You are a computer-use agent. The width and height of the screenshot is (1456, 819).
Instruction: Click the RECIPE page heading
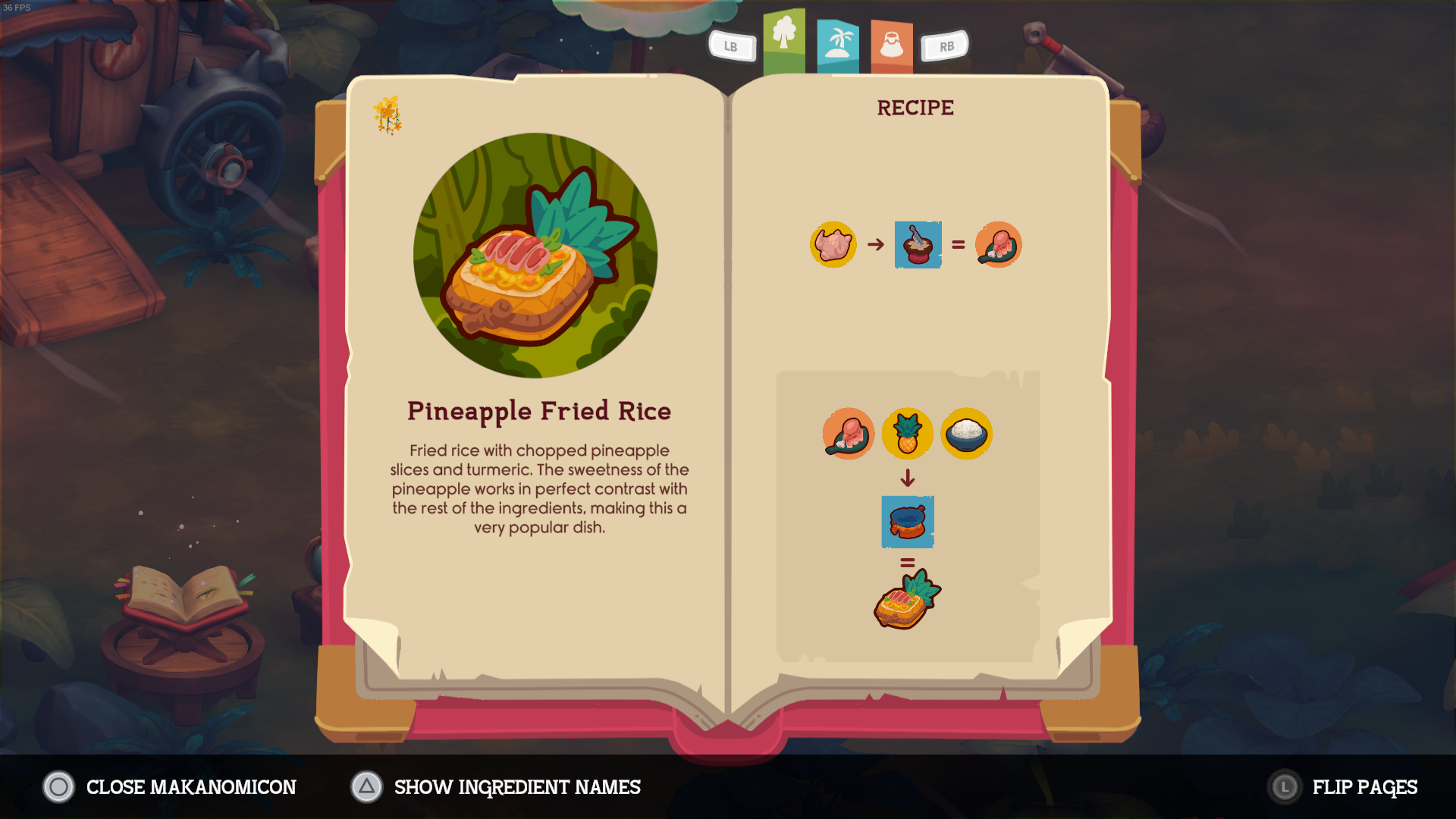915,107
